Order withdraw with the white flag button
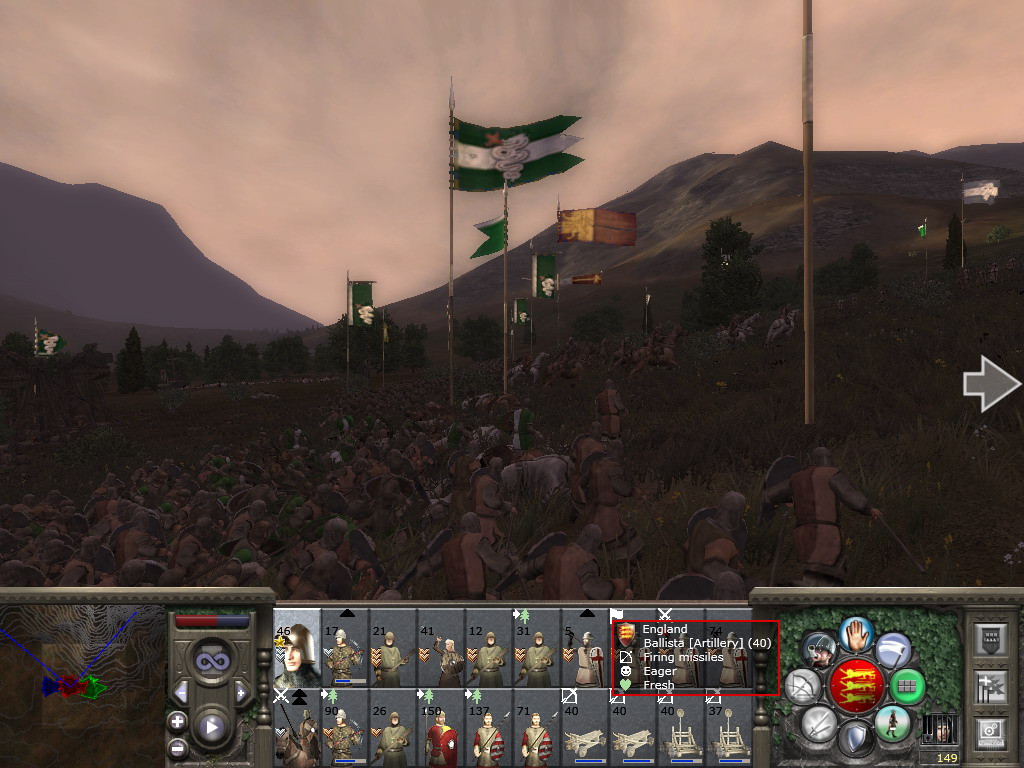The image size is (1024, 768). point(893,651)
